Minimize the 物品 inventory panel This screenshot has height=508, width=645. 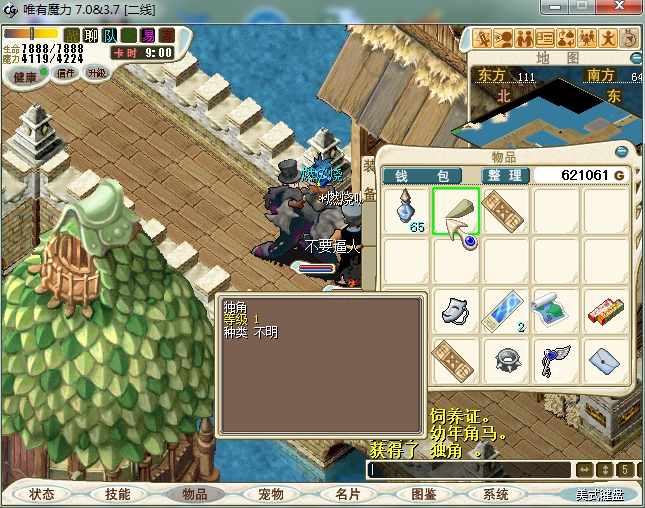pyautogui.click(x=622, y=152)
